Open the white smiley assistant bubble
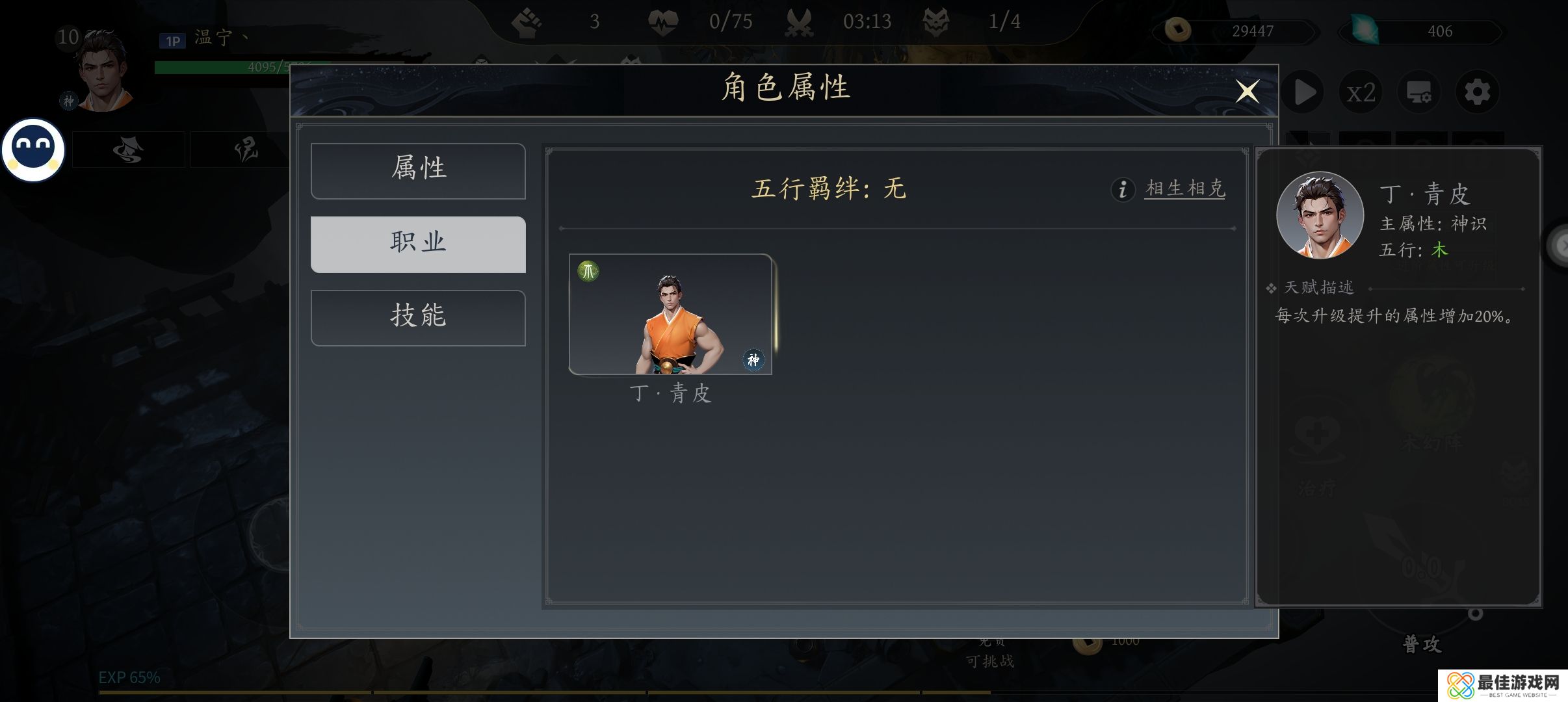Viewport: 1568px width, 702px height. click(33, 149)
